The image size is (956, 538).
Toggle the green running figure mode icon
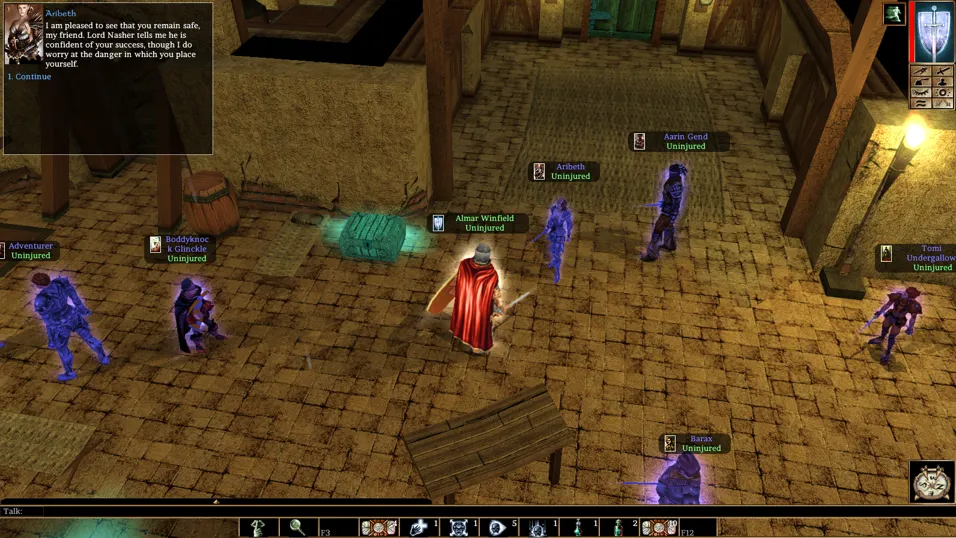[894, 13]
